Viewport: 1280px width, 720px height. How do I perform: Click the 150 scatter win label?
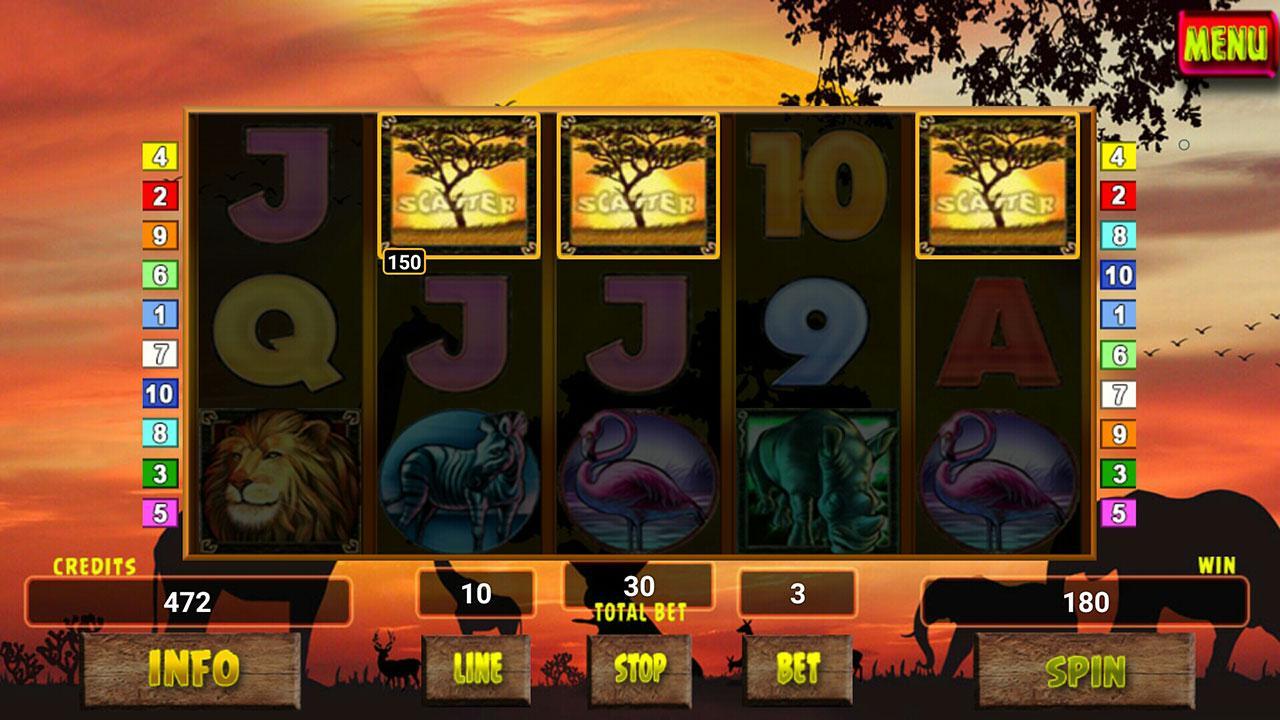403,261
